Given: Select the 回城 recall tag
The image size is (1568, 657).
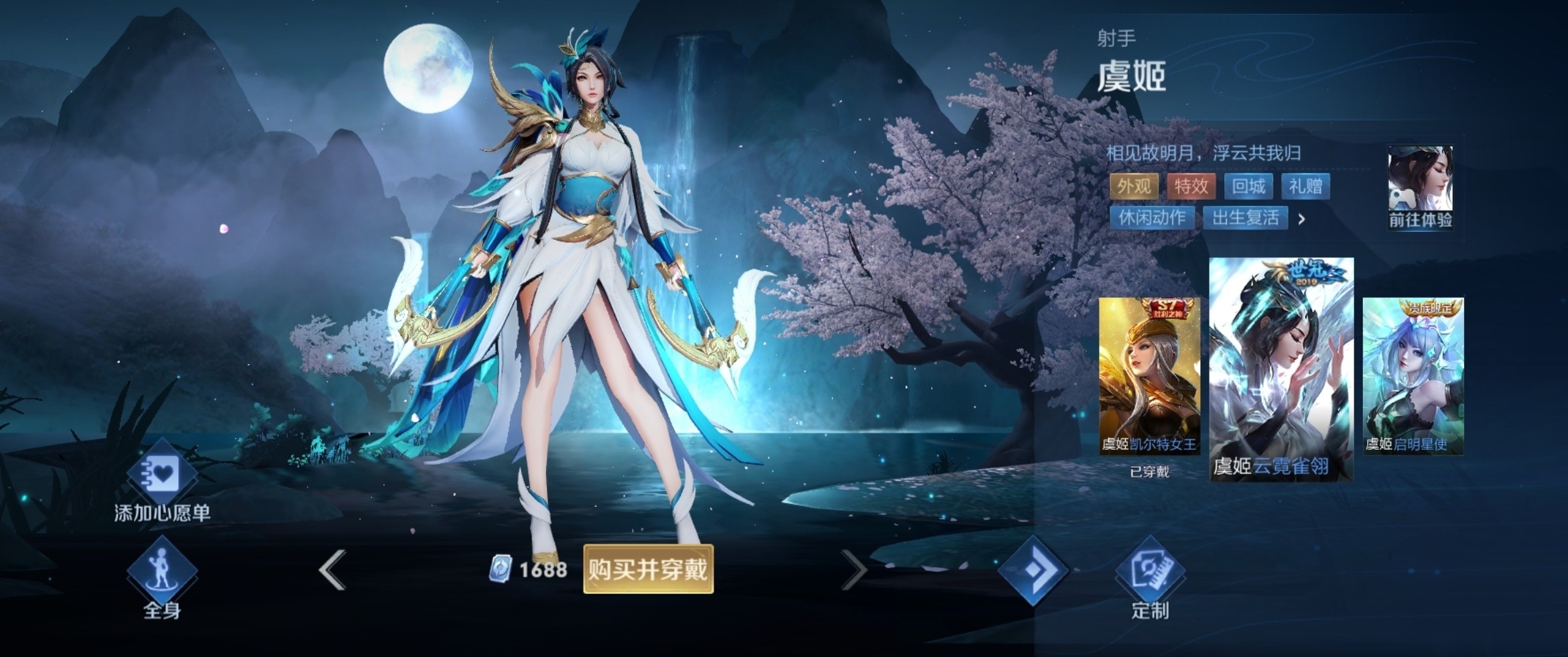Looking at the screenshot, I should tap(1248, 186).
